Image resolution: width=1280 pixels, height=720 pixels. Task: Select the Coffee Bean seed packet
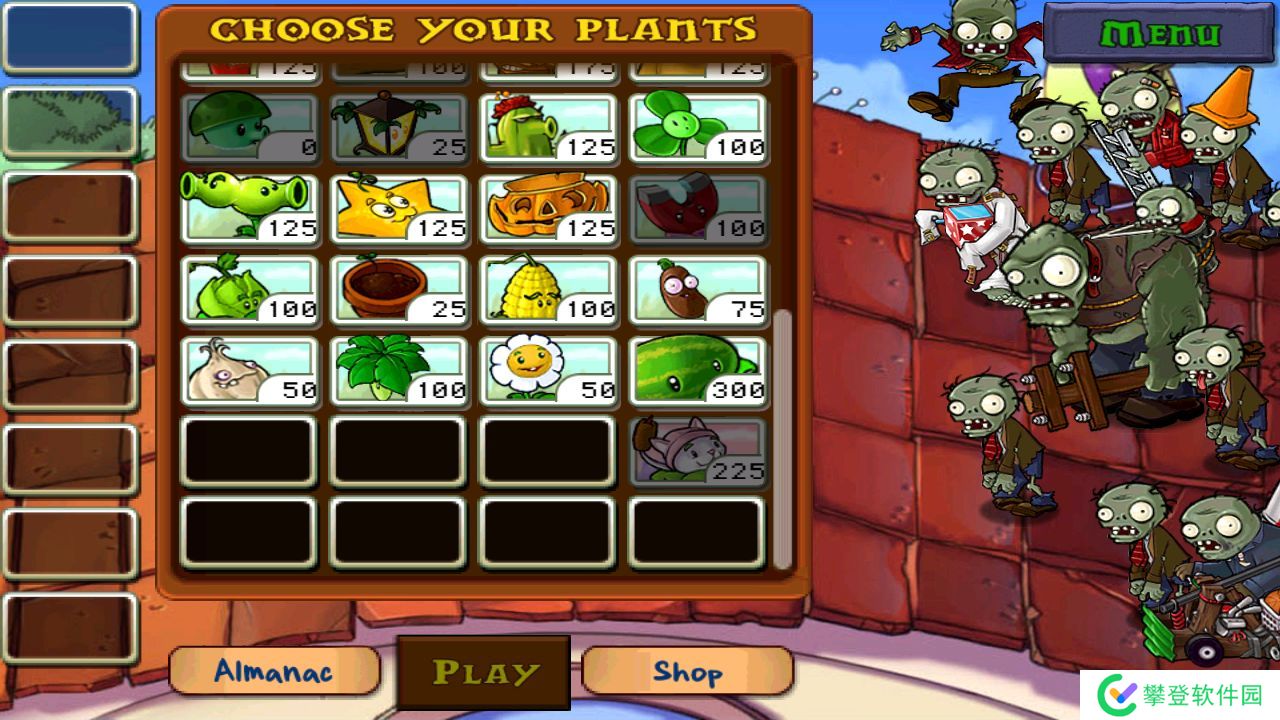(698, 290)
